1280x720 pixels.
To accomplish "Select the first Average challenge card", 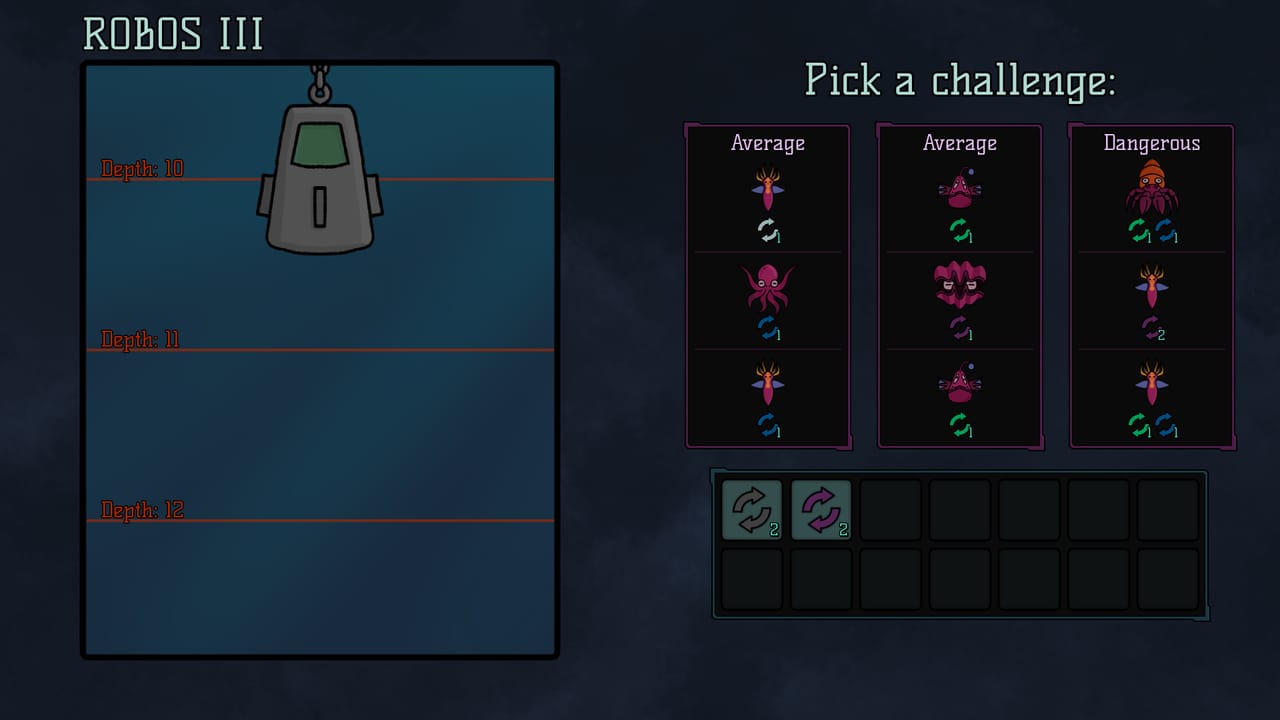I will [x=768, y=285].
